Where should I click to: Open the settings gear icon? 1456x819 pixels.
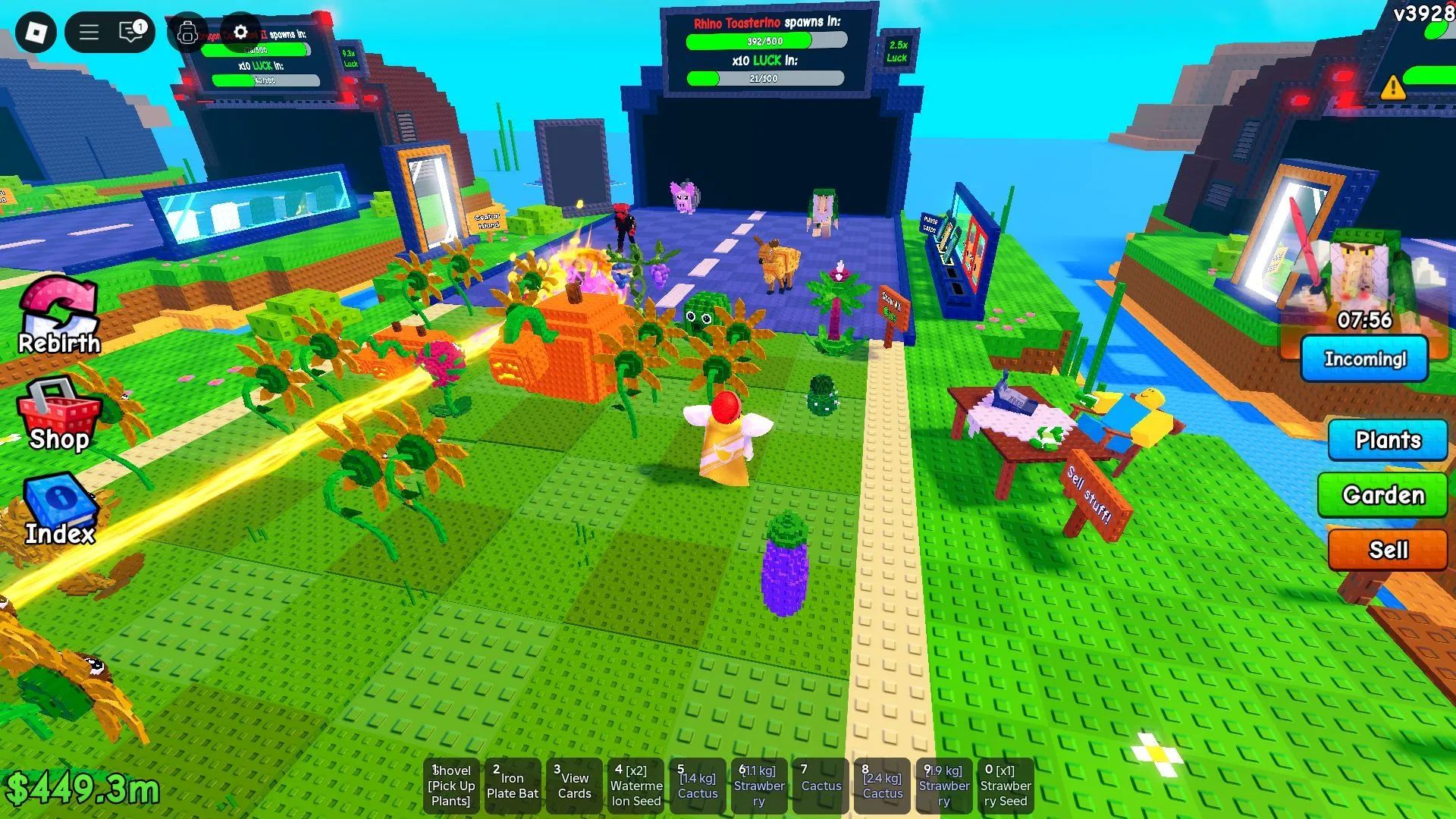coord(240,33)
